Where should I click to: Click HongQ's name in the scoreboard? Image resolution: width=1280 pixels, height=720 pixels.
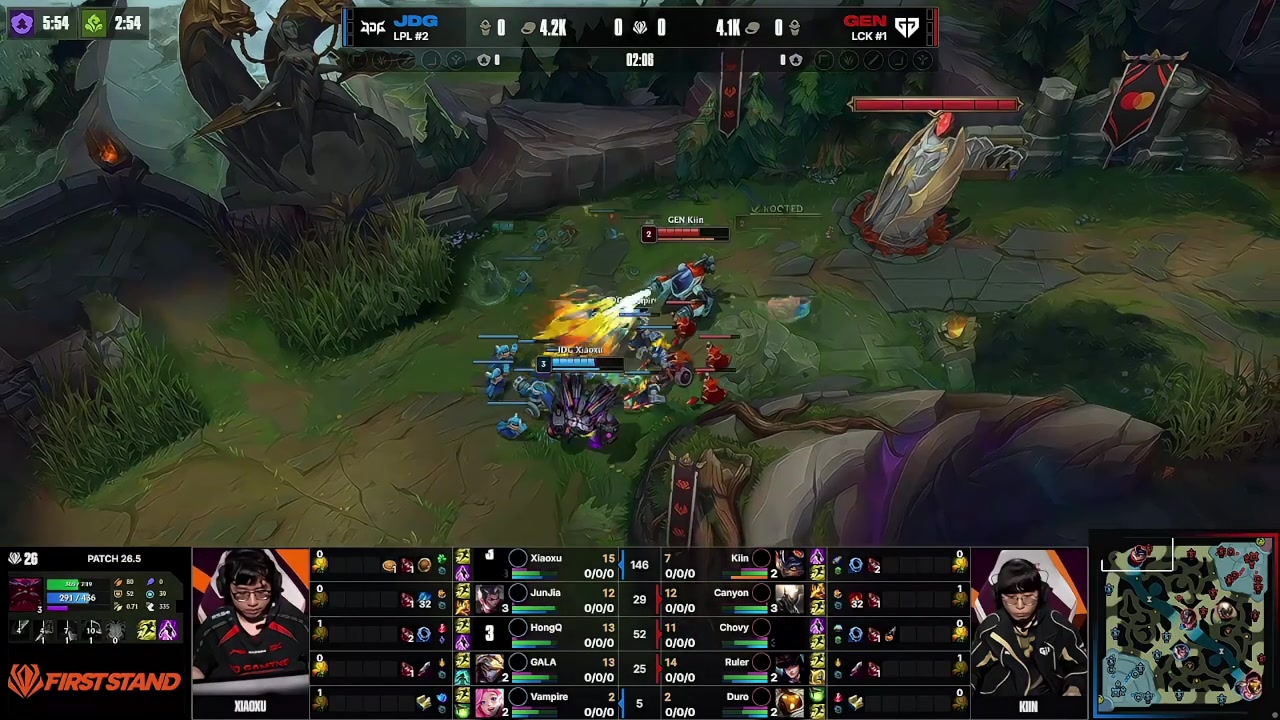tap(546, 628)
